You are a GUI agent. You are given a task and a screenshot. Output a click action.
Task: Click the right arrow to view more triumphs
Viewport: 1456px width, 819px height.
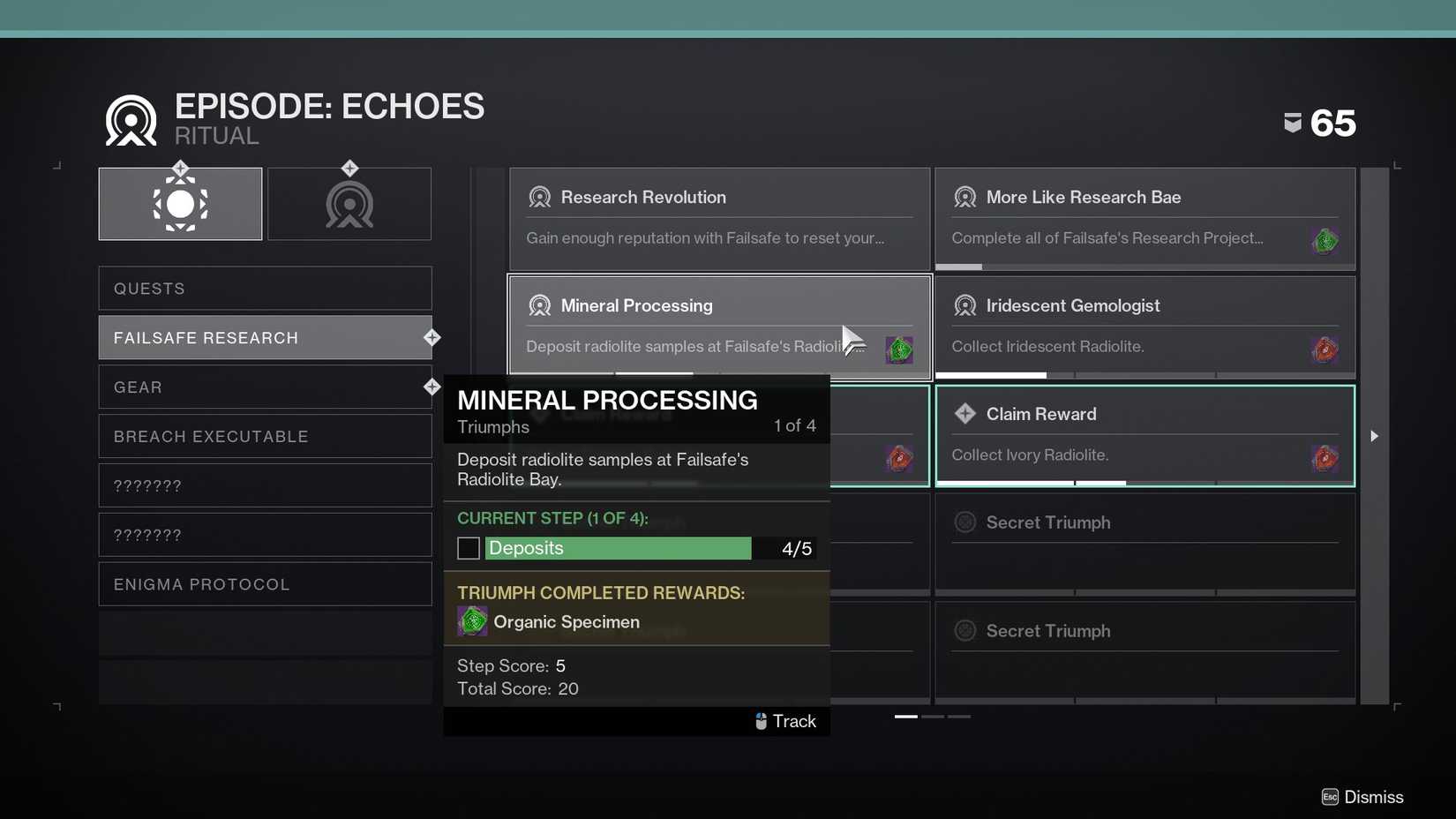[1375, 435]
